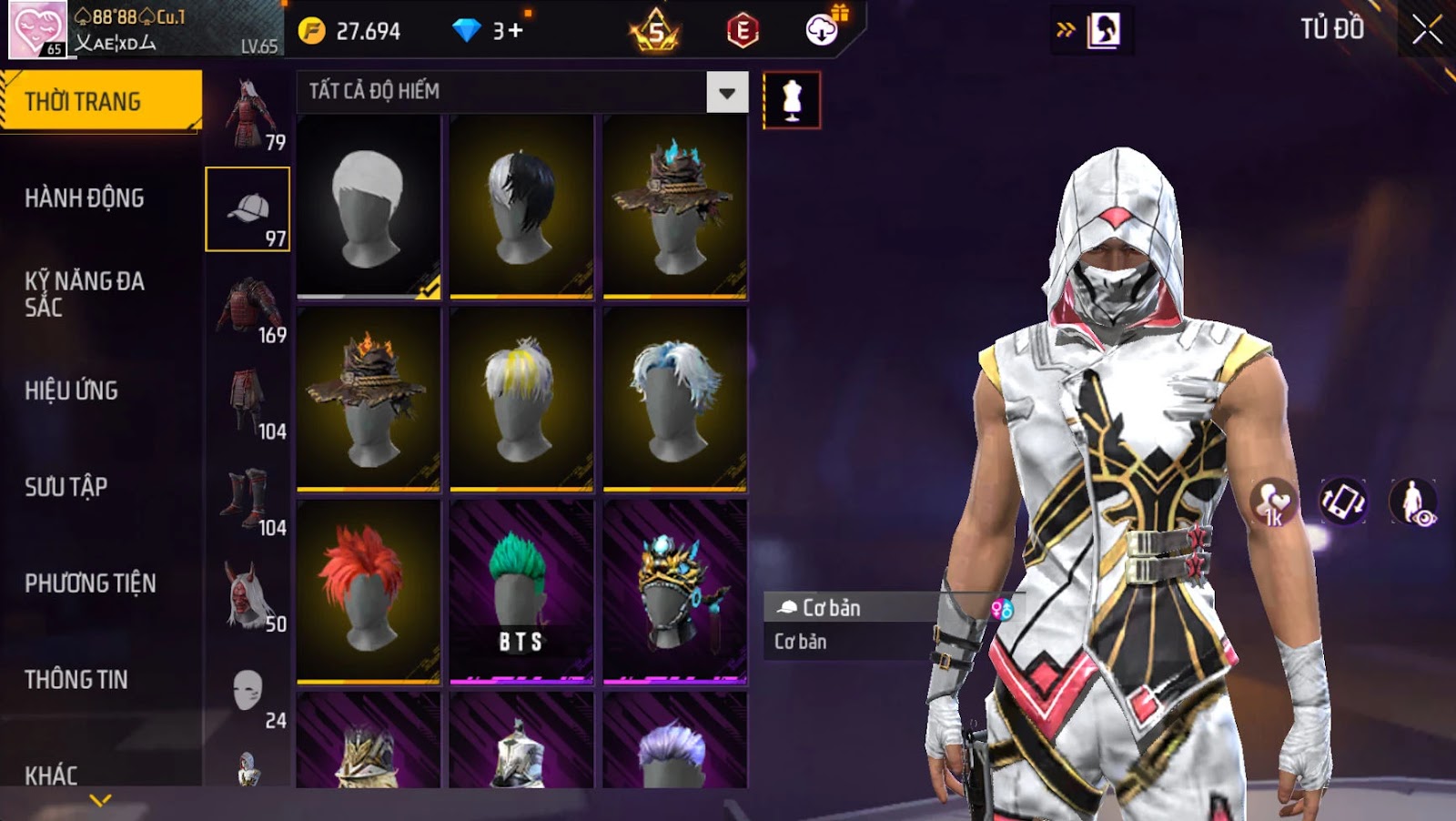Screen dimensions: 1456x821
Task: Open the Tất Cả Độ Hiếm rarity dropdown
Action: point(727,92)
